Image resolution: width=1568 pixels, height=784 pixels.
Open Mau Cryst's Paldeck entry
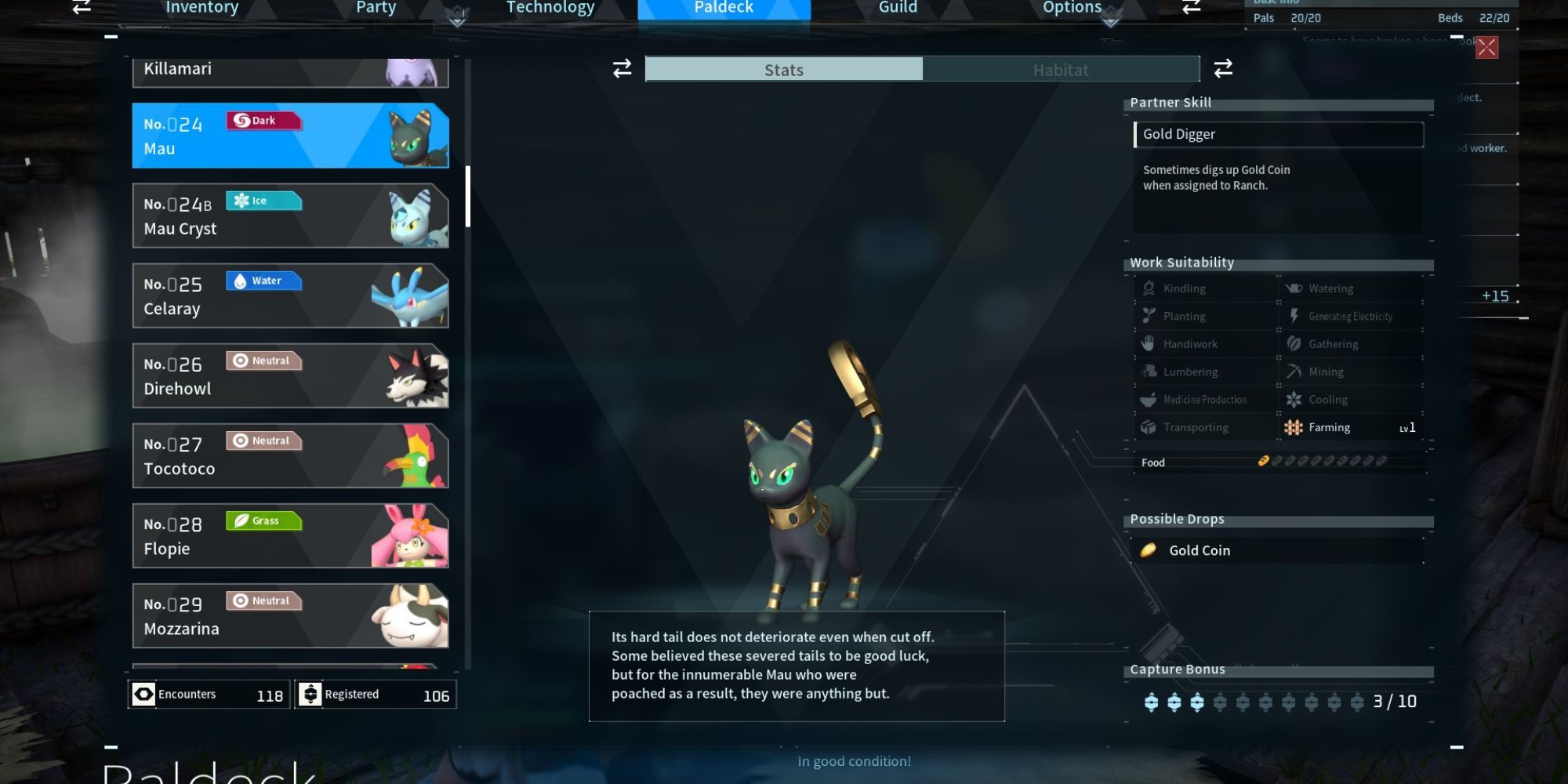pyautogui.click(x=290, y=216)
